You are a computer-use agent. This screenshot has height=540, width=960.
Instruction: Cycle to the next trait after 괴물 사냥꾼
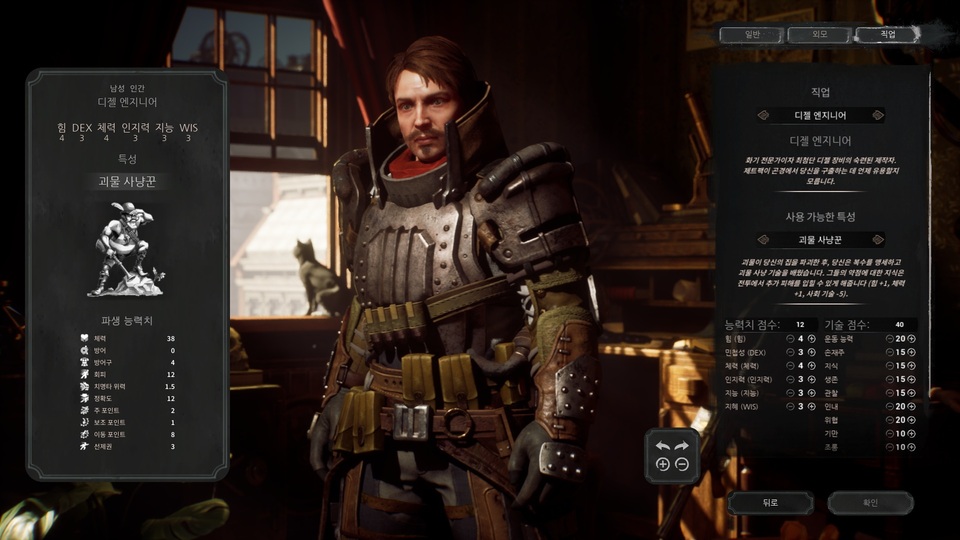coord(878,240)
